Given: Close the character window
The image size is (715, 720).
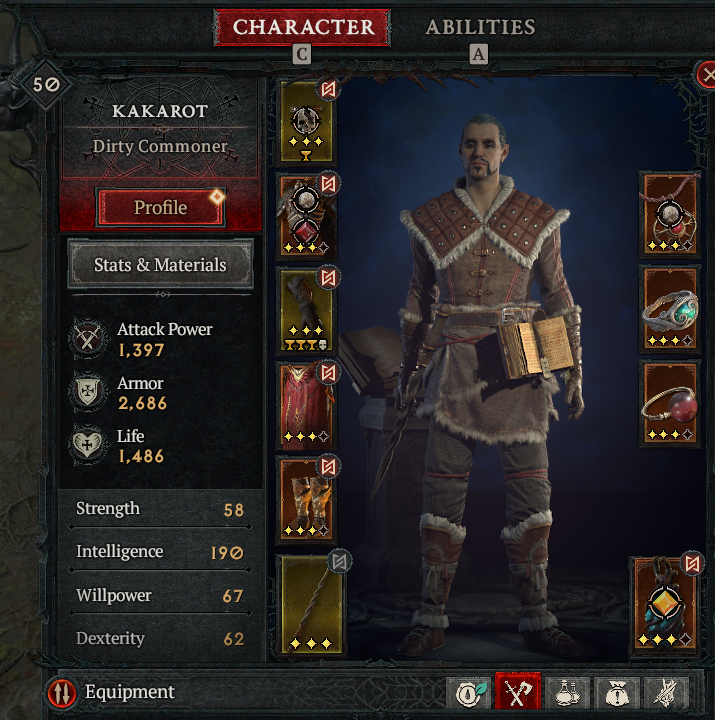Looking at the screenshot, I should tap(706, 73).
